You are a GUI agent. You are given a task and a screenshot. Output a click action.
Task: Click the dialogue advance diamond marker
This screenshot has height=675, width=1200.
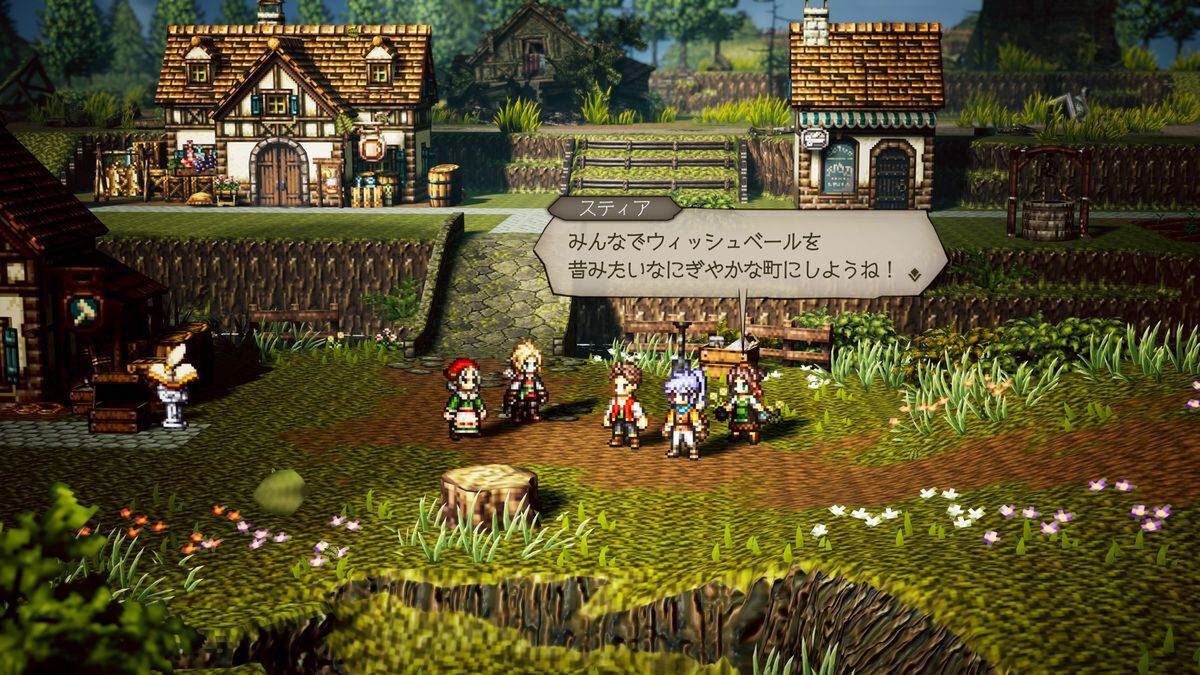[x=914, y=272]
